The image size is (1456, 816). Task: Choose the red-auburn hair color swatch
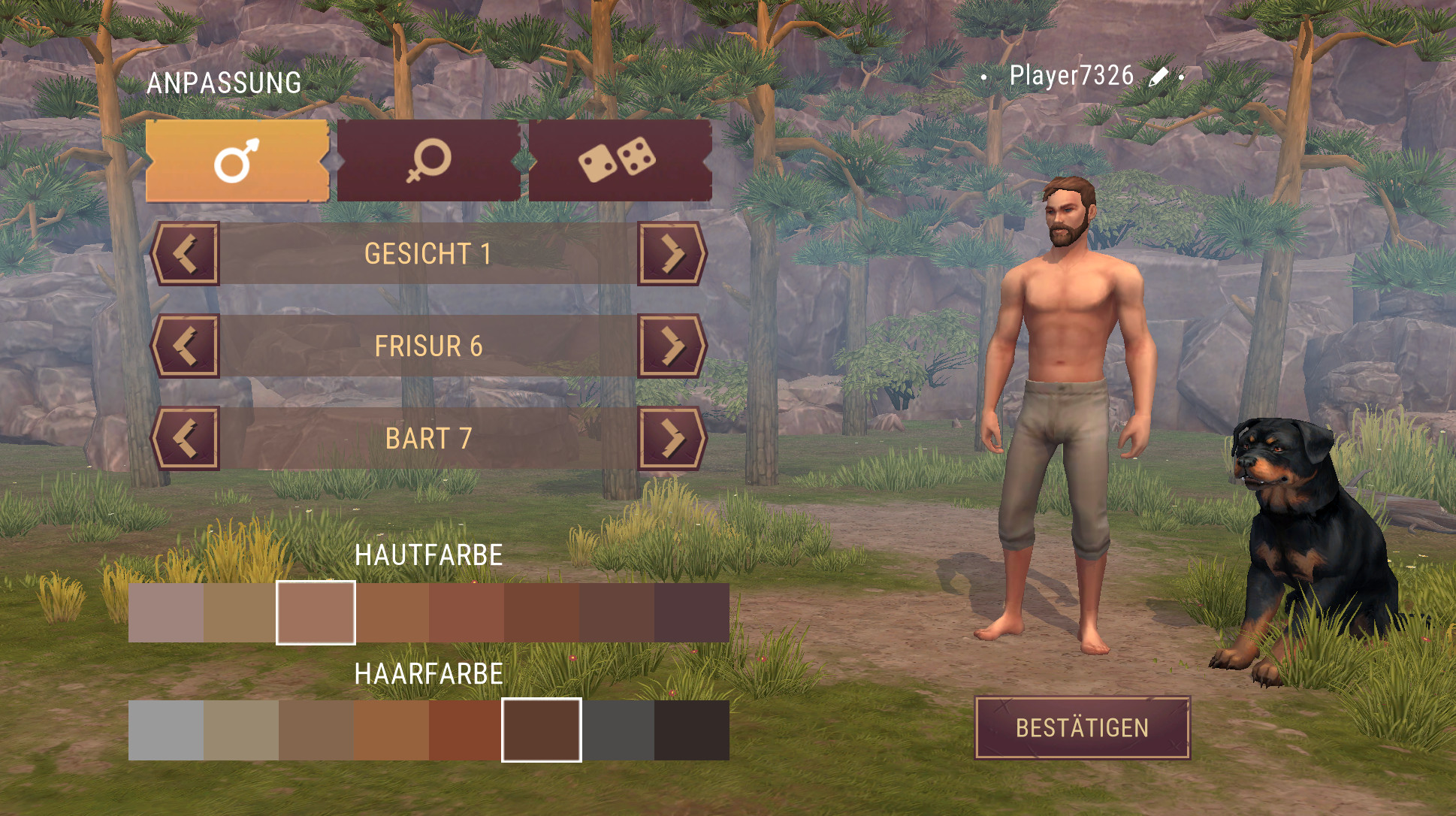(x=466, y=730)
